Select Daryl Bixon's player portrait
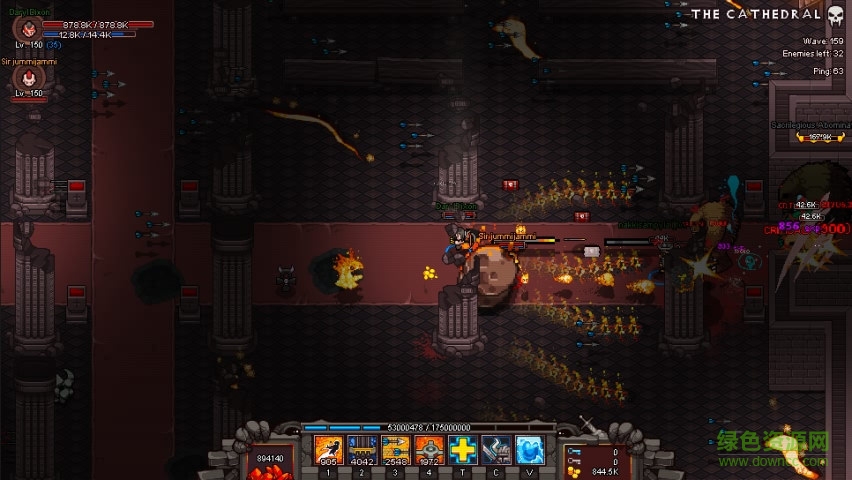The height and width of the screenshot is (480, 852). [28, 28]
